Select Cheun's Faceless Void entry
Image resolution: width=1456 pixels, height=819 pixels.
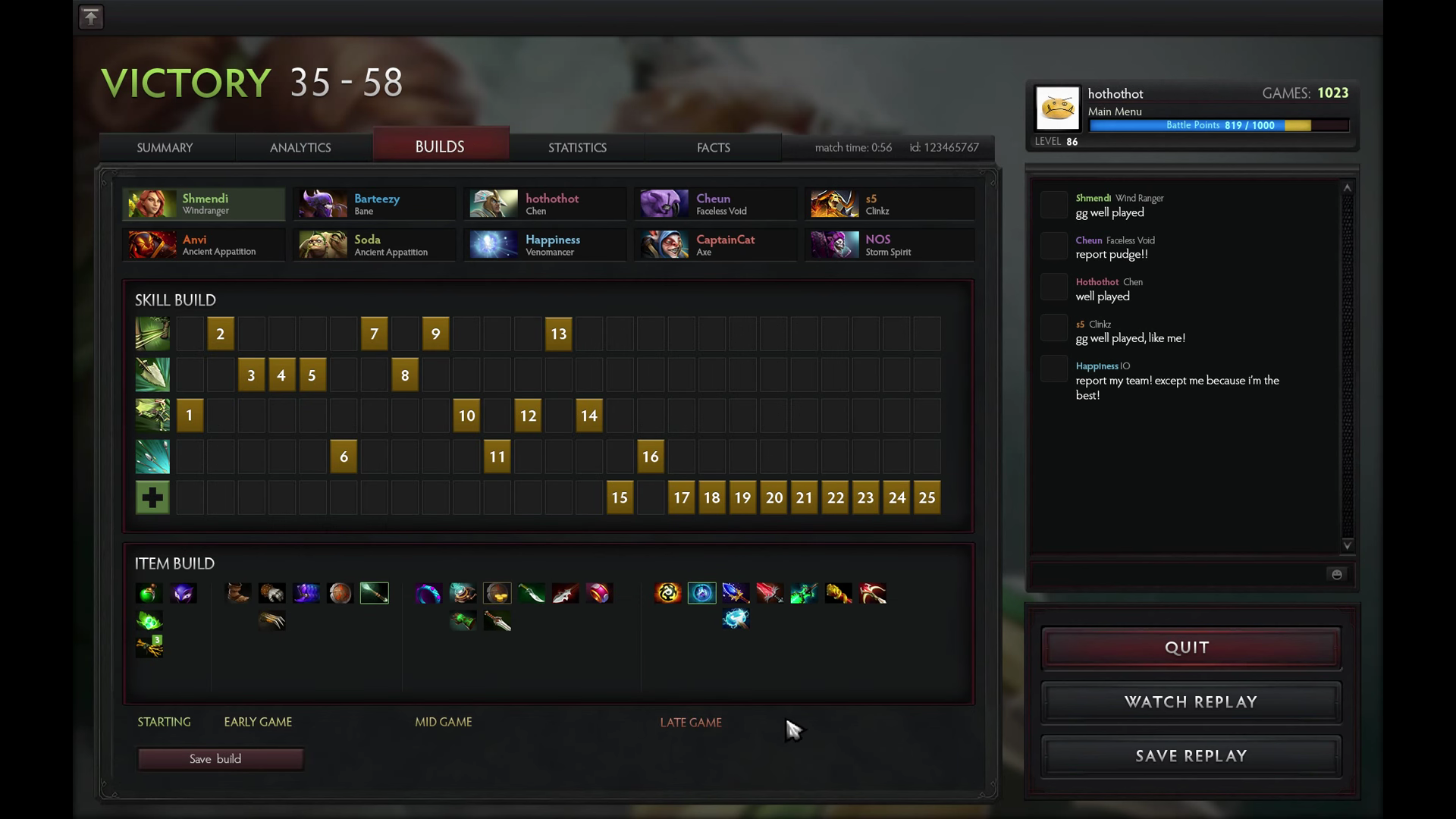click(x=716, y=204)
